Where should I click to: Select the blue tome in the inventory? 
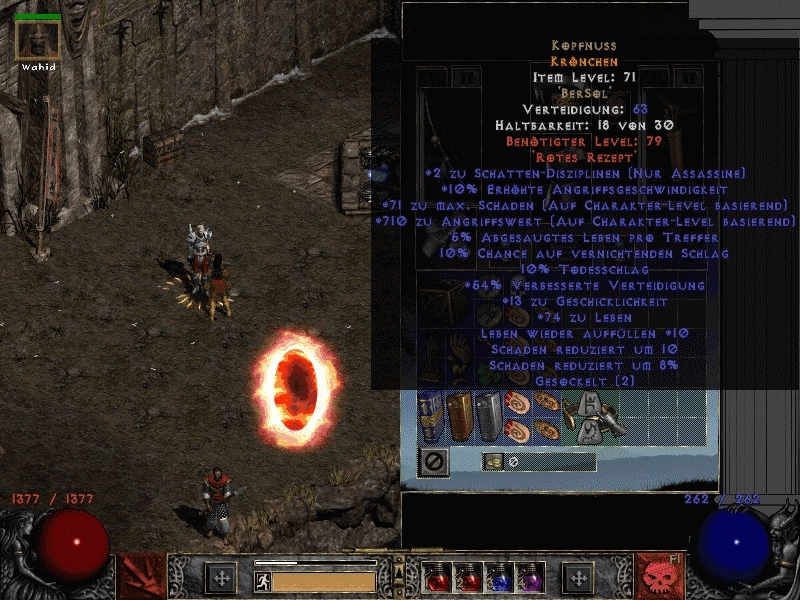429,416
